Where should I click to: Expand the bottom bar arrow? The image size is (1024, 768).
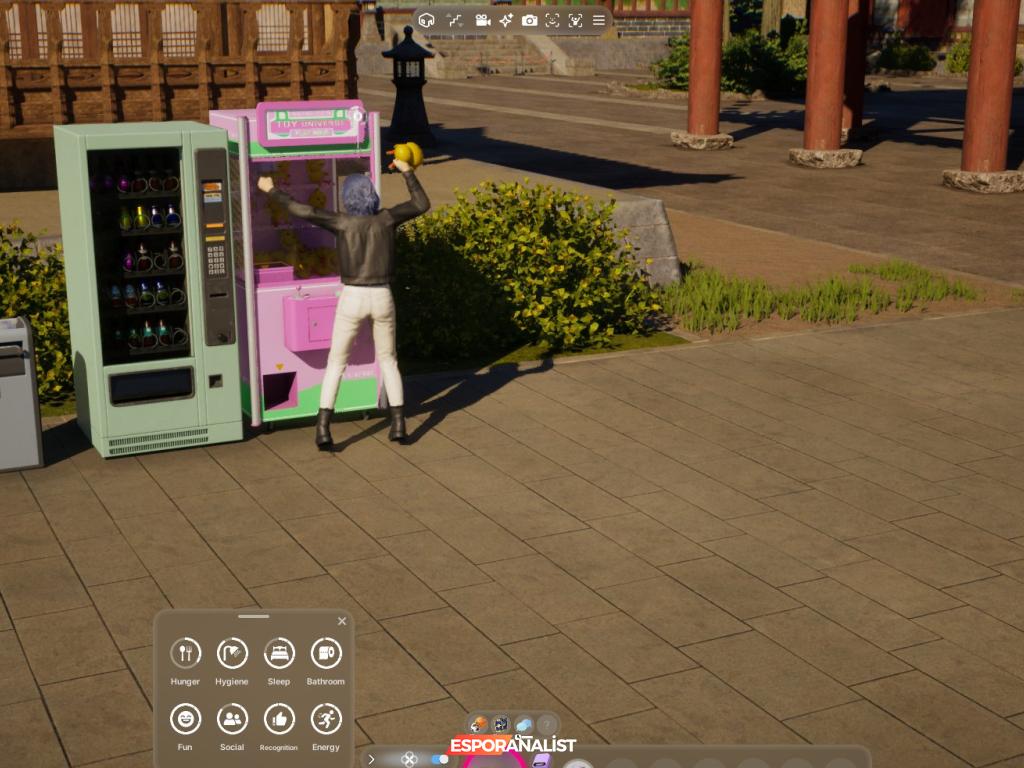(x=371, y=759)
